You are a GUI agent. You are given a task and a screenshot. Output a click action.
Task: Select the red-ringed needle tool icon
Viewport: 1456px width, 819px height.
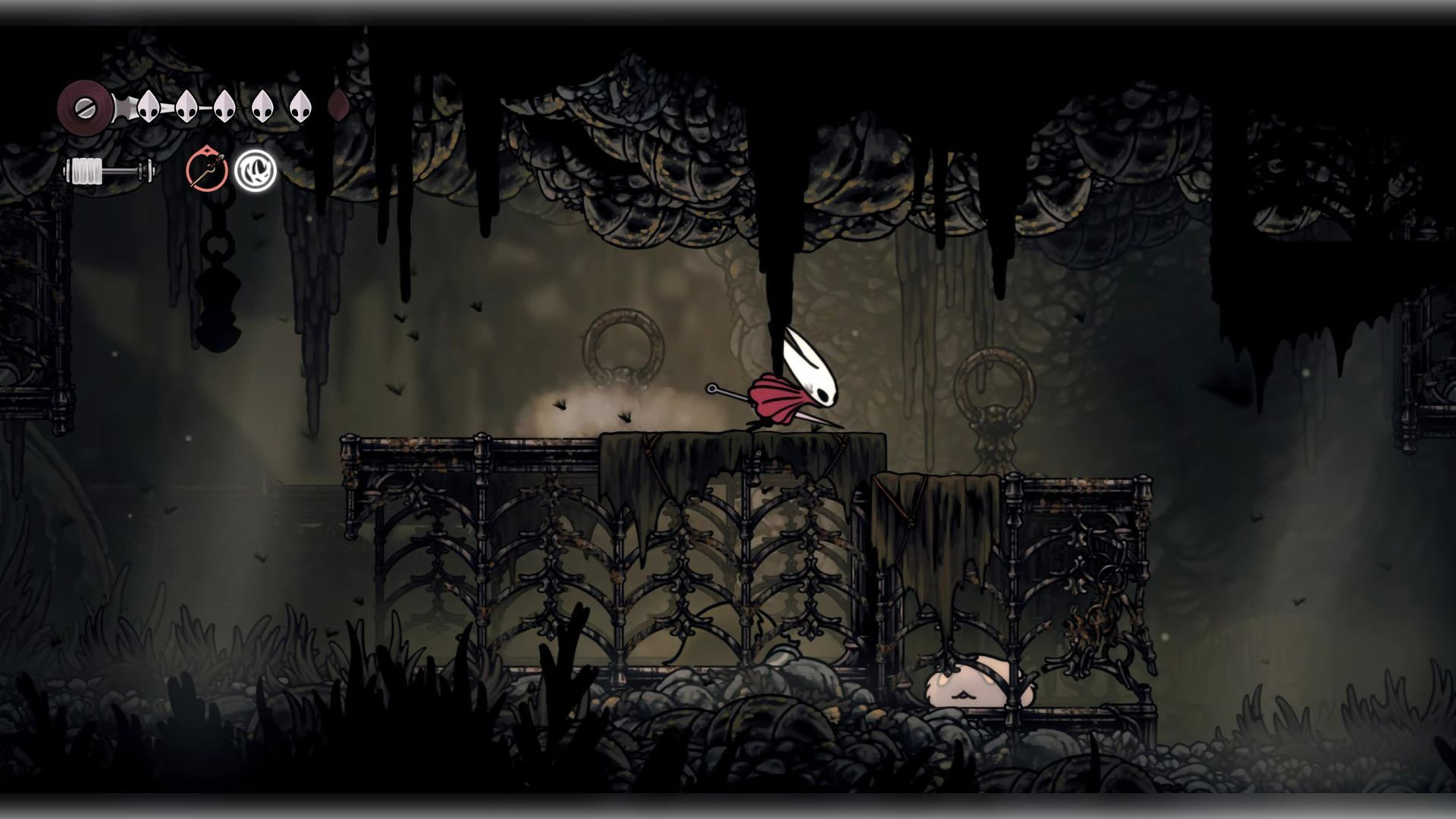click(206, 171)
